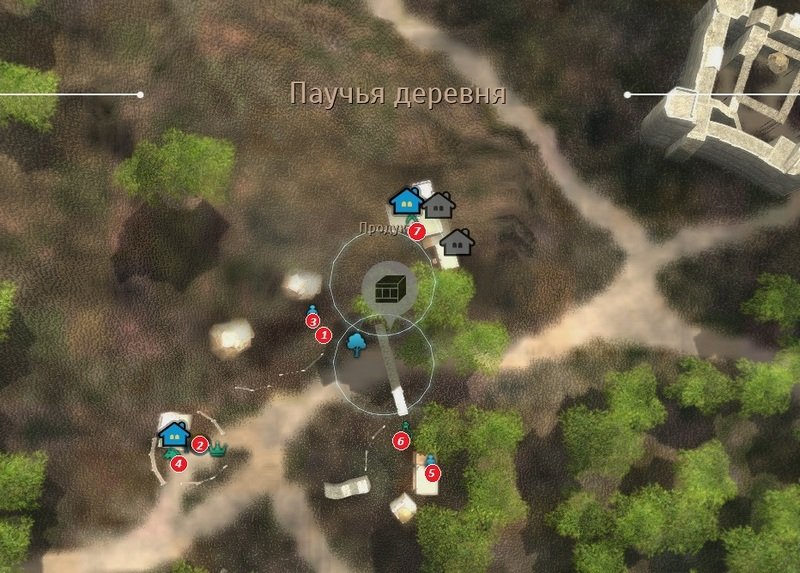Choose red map marker number 4
Viewport: 800px width, 573px height.
(x=179, y=463)
